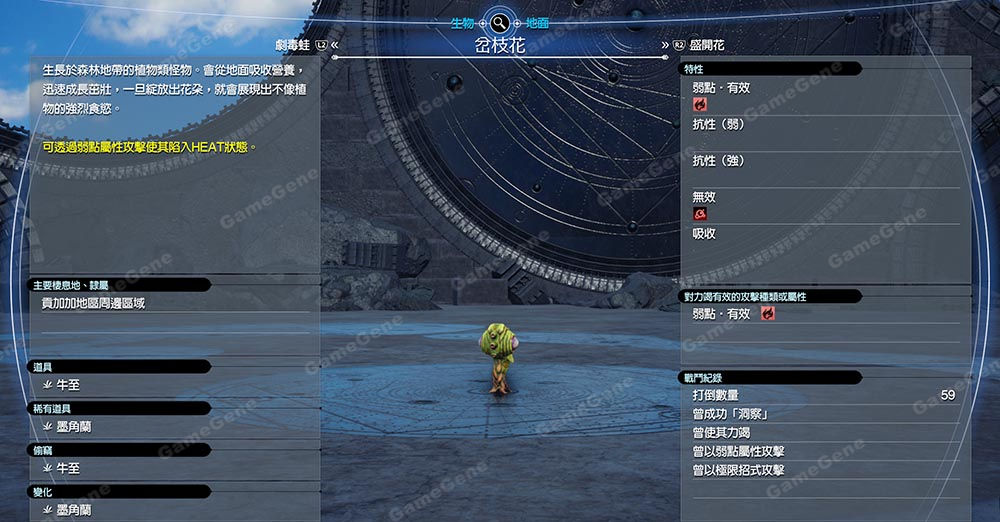1000x522 pixels.
Task: Switch to the 生物 view tab
Action: [x=460, y=22]
